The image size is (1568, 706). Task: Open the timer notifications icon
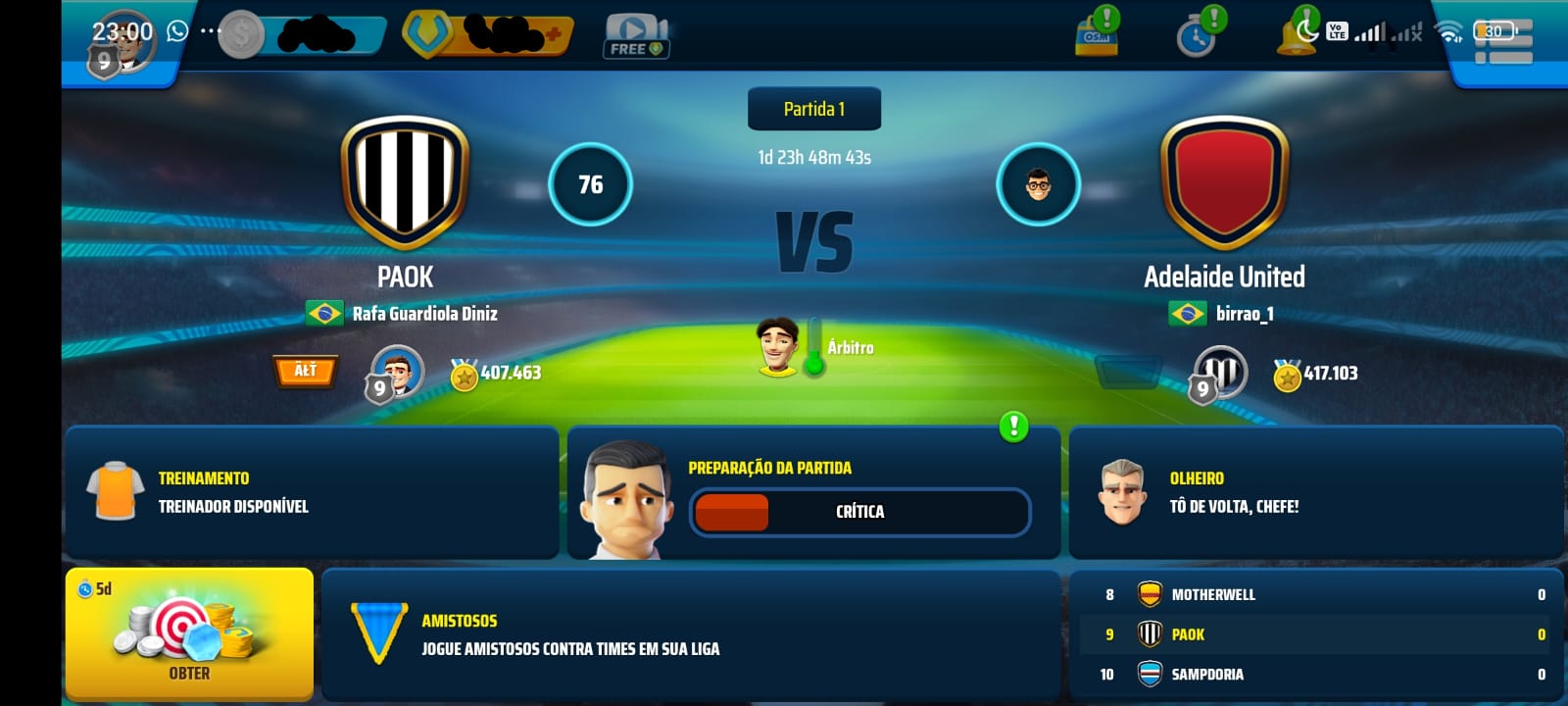click(x=1197, y=36)
